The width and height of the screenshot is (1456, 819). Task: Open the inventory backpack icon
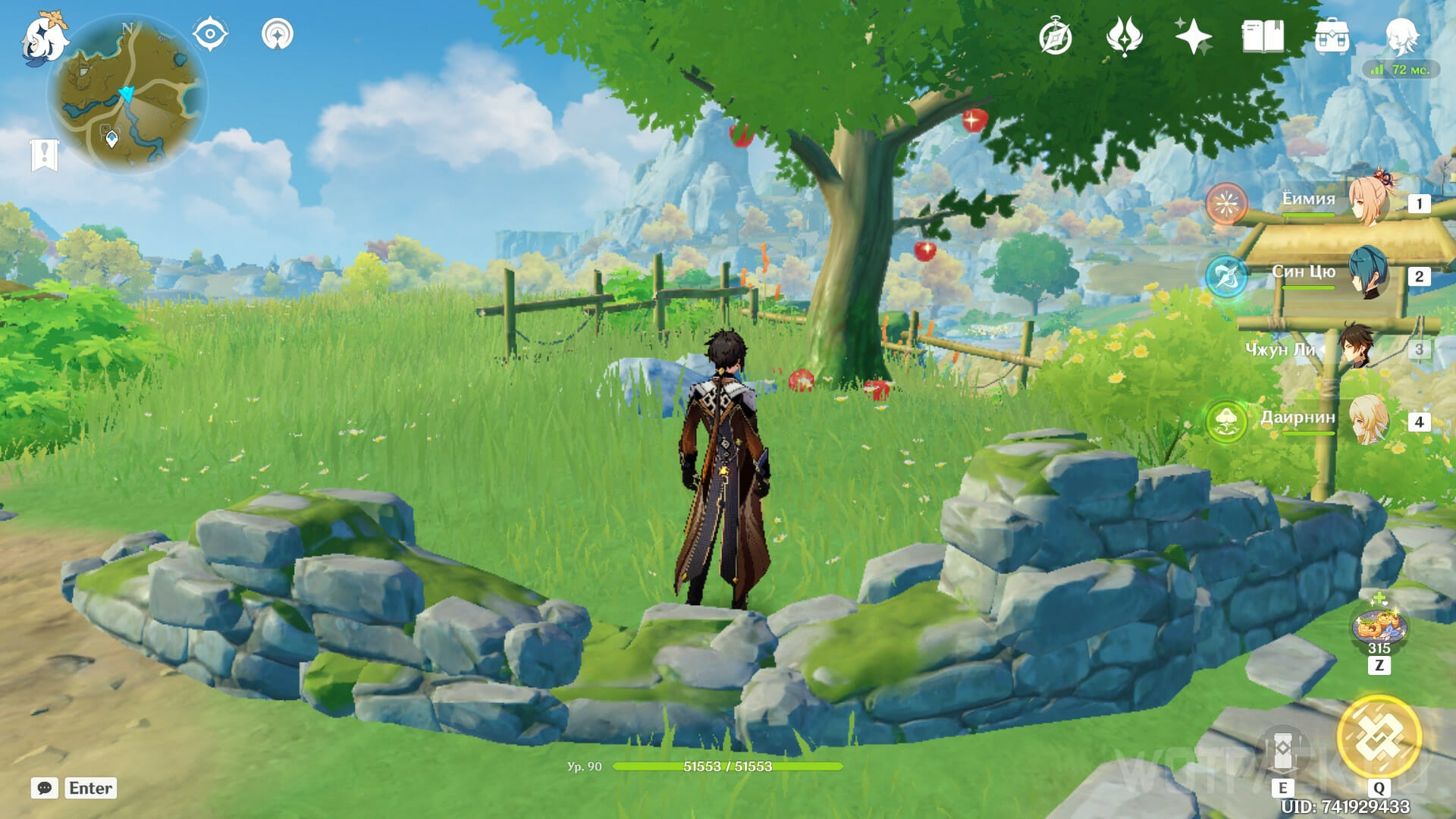(1332, 36)
